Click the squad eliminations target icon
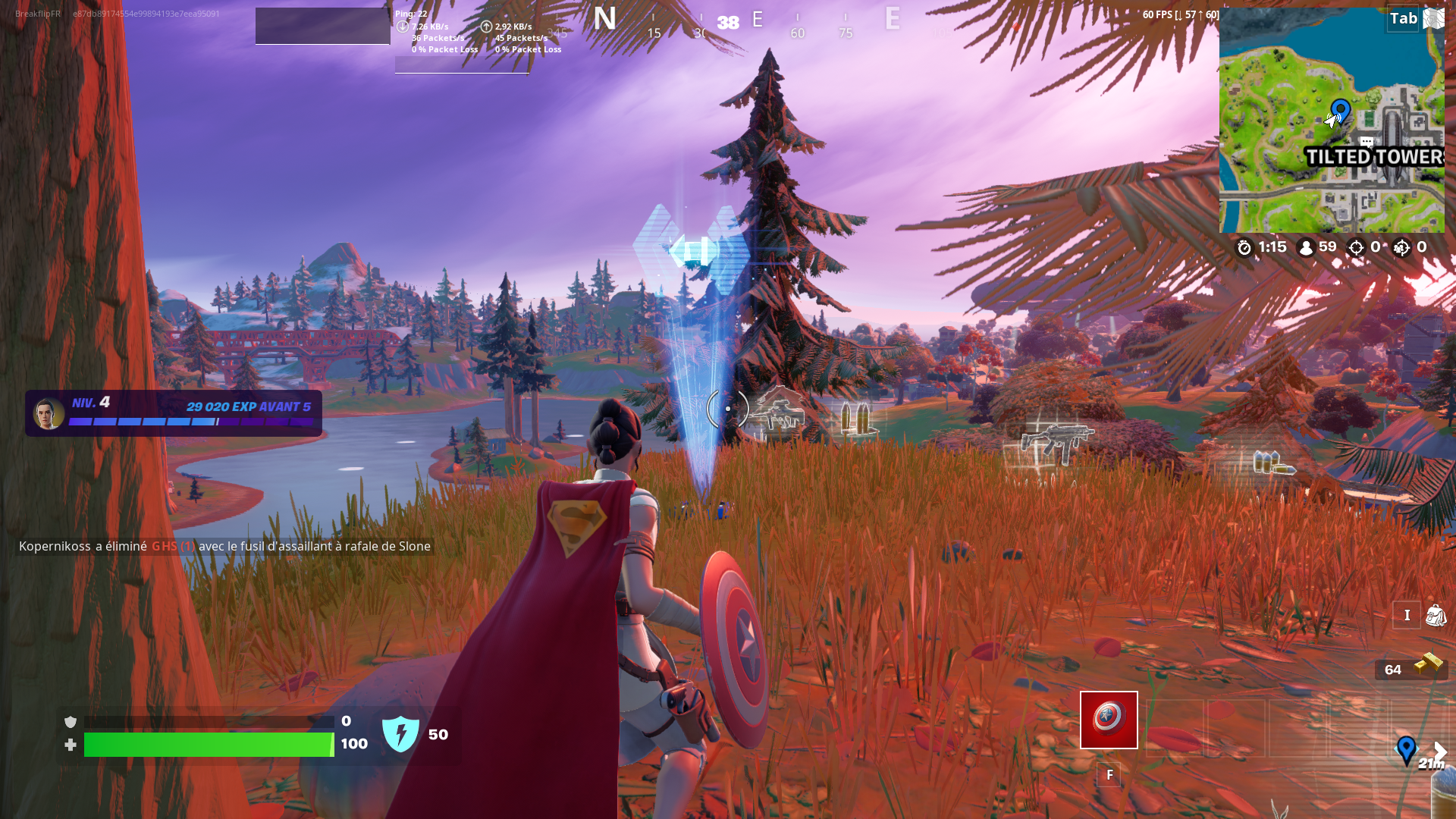The width and height of the screenshot is (1456, 819). click(1403, 247)
